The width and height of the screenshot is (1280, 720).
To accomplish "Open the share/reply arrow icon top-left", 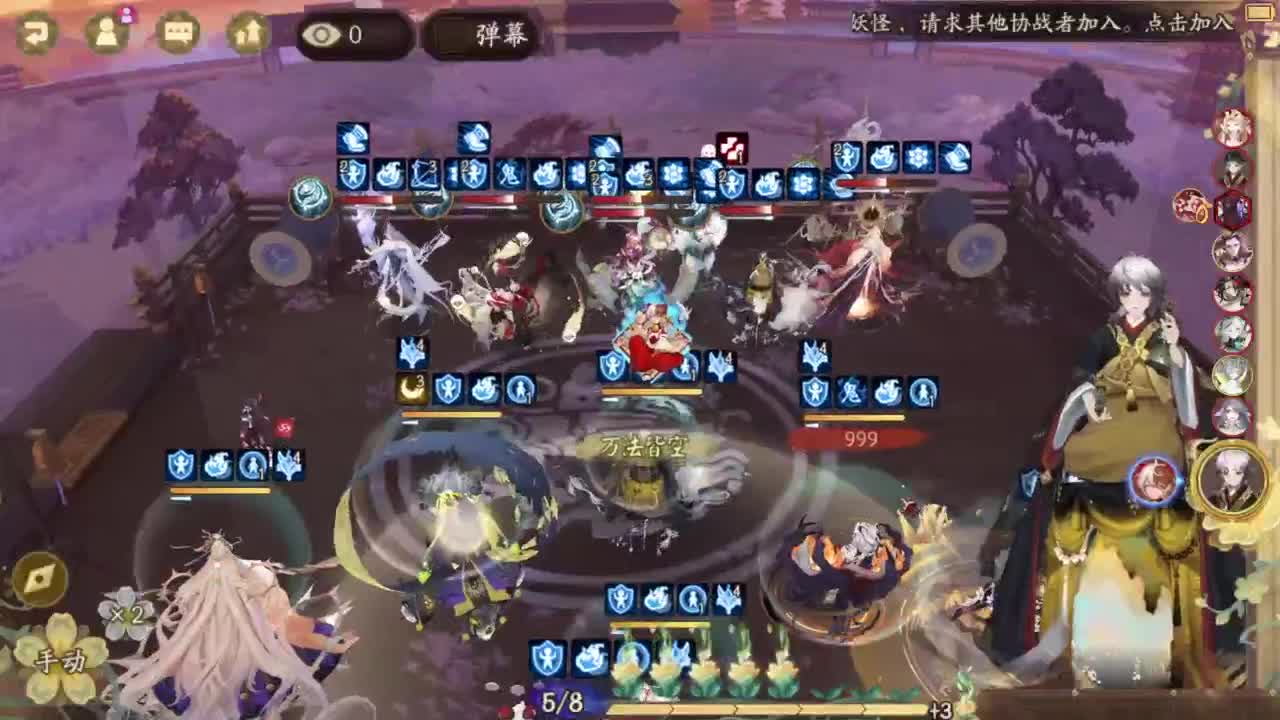I will pyautogui.click(x=35, y=30).
